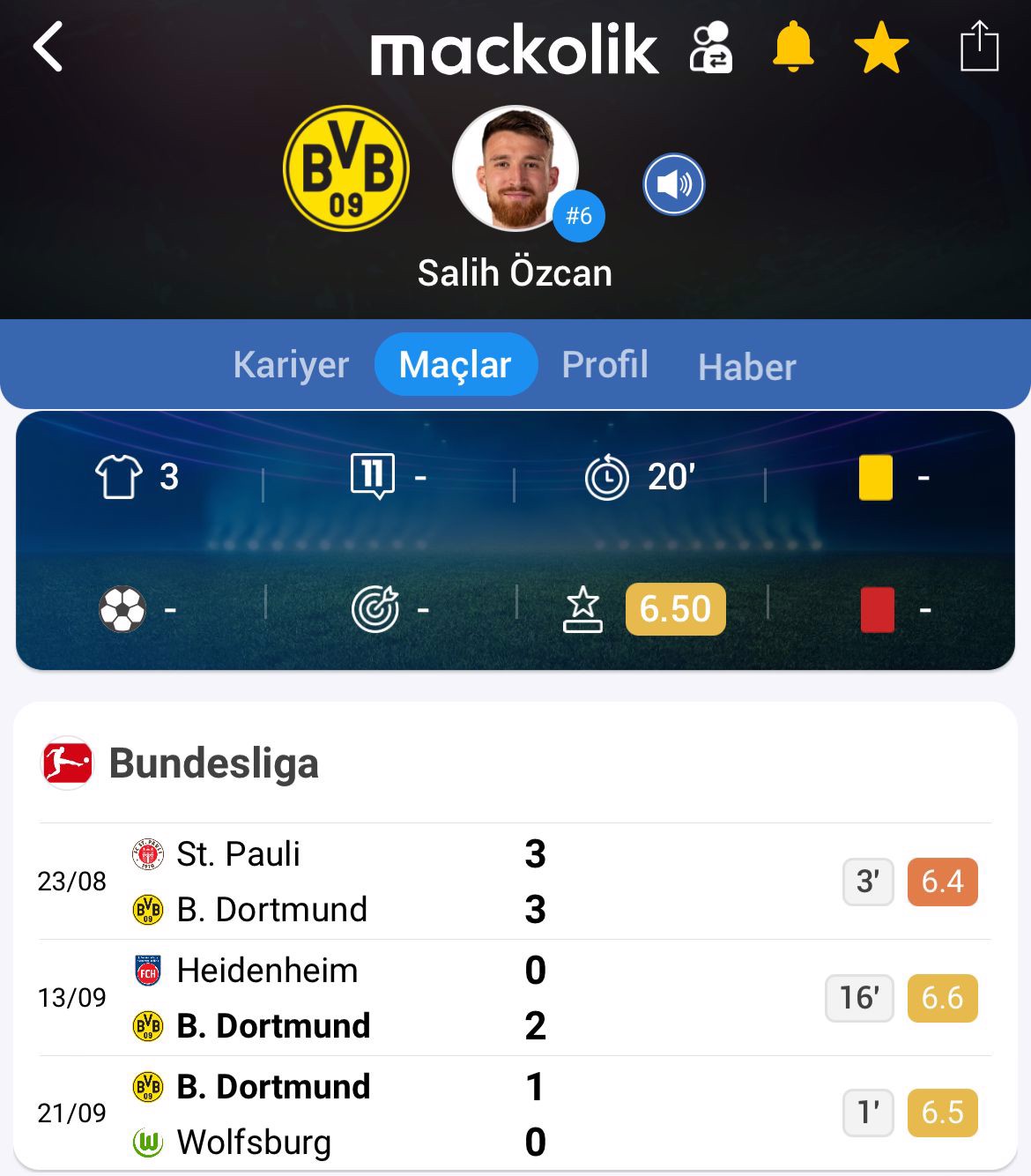The image size is (1031, 1176).
Task: Share the player page
Action: tap(978, 46)
